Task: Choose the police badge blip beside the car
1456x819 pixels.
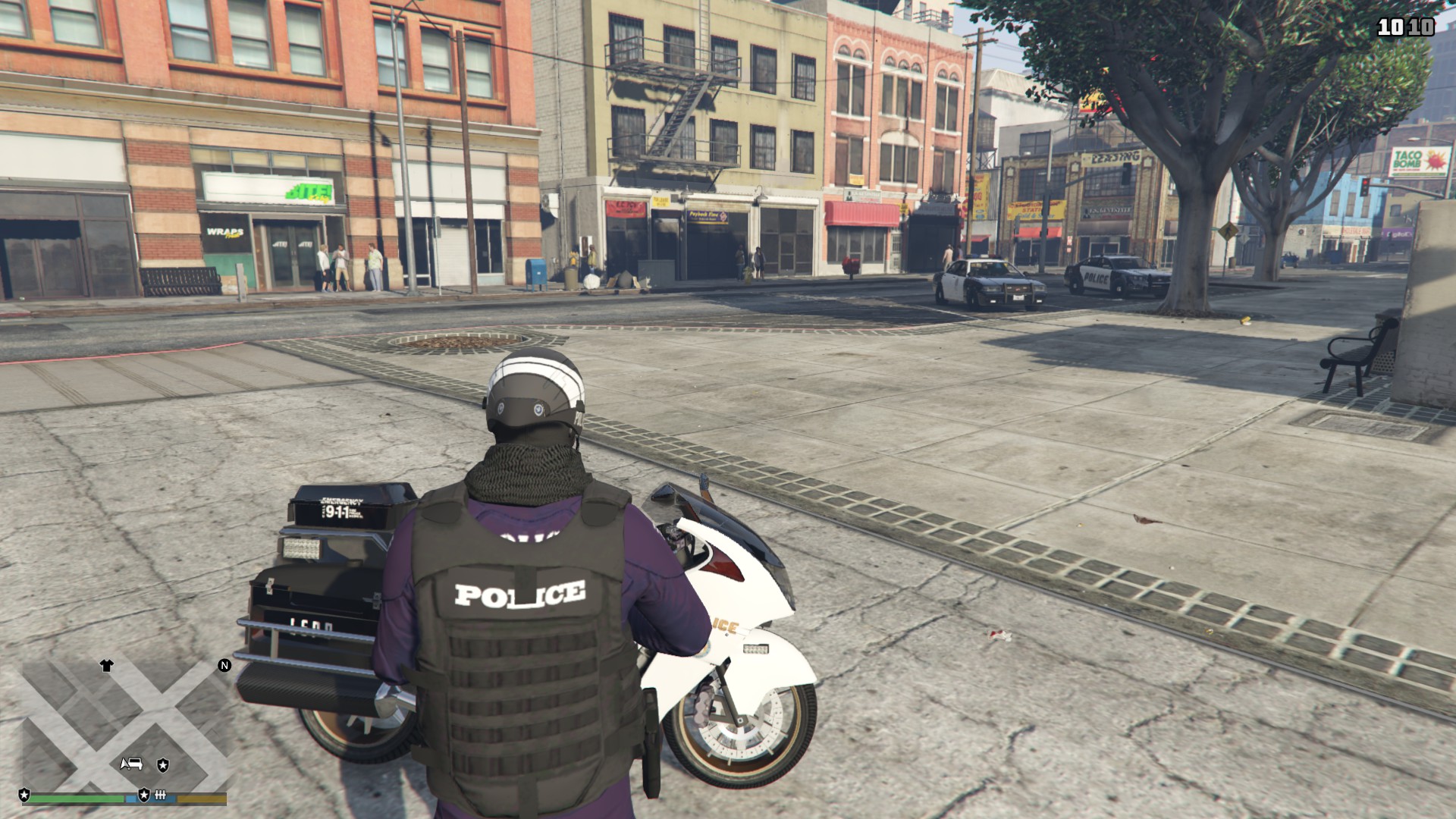Action: (x=163, y=765)
